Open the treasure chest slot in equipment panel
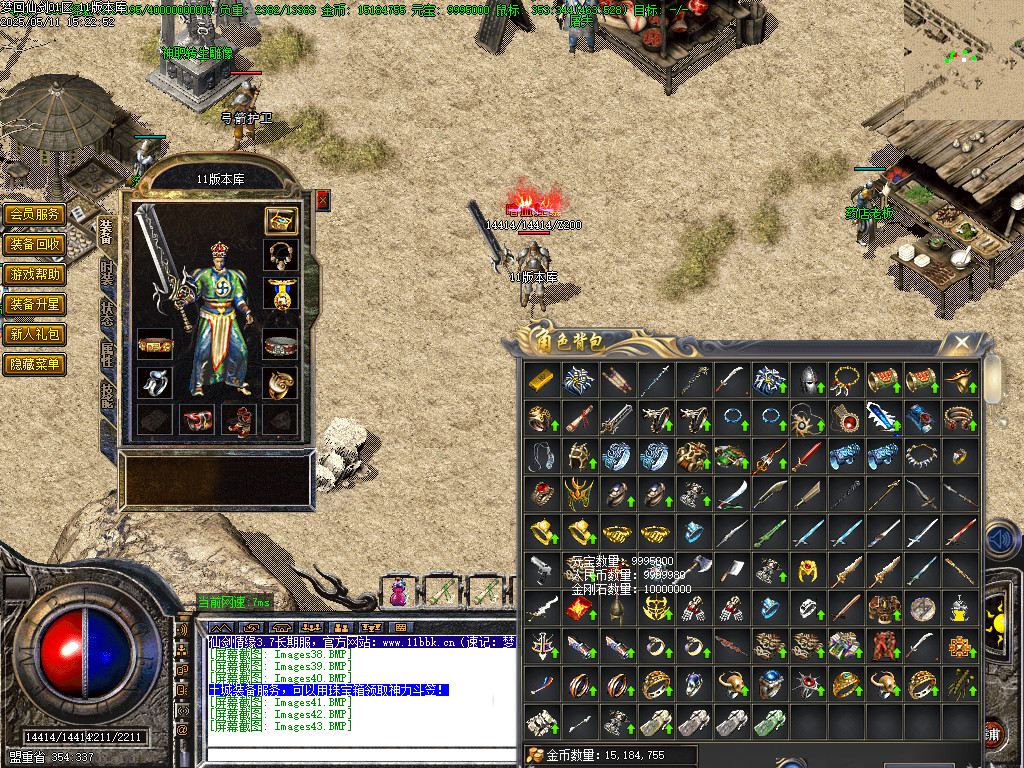Image resolution: width=1024 pixels, height=768 pixels. (280, 220)
